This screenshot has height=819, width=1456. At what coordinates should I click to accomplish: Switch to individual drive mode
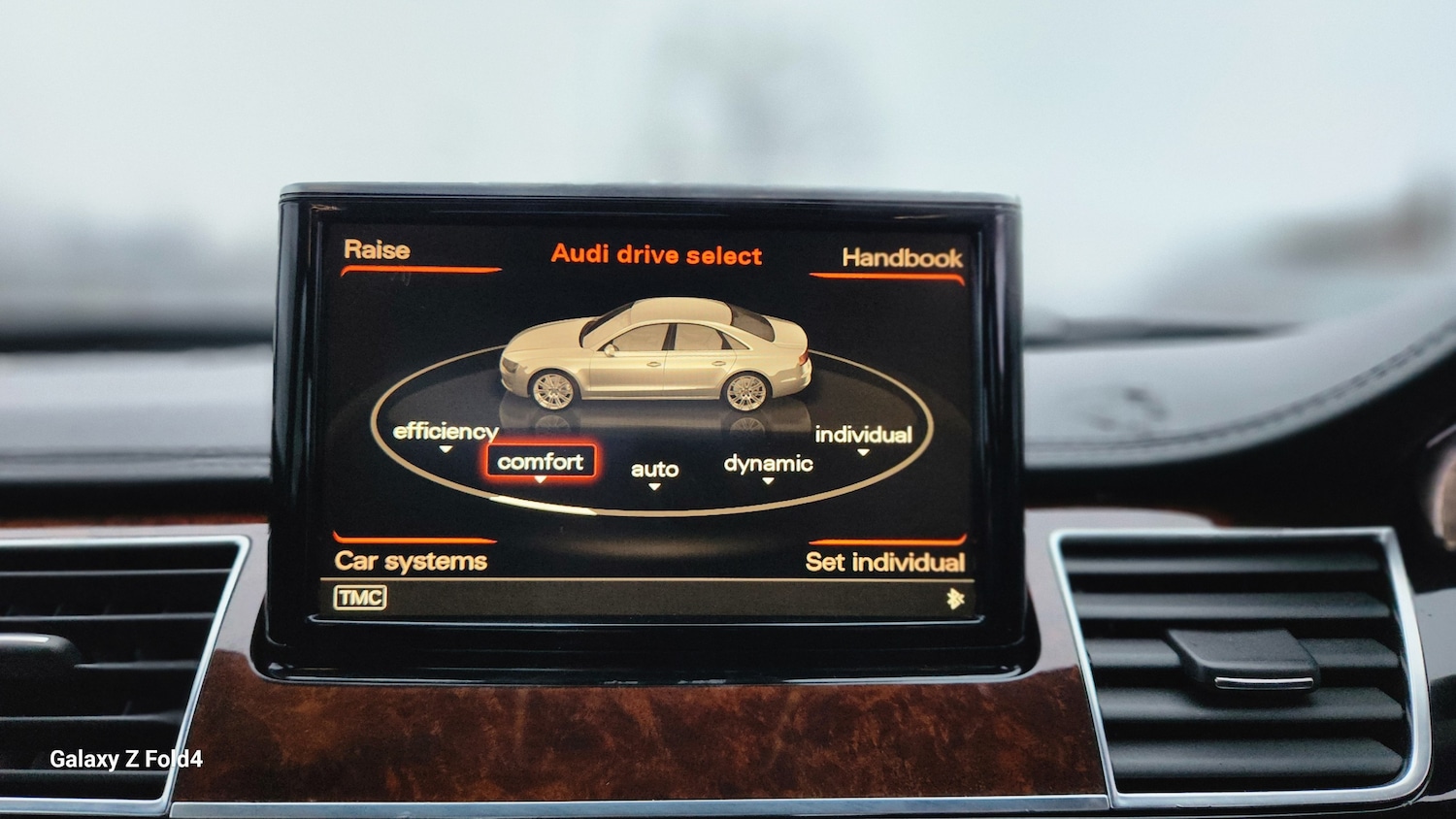pyautogui.click(x=863, y=435)
